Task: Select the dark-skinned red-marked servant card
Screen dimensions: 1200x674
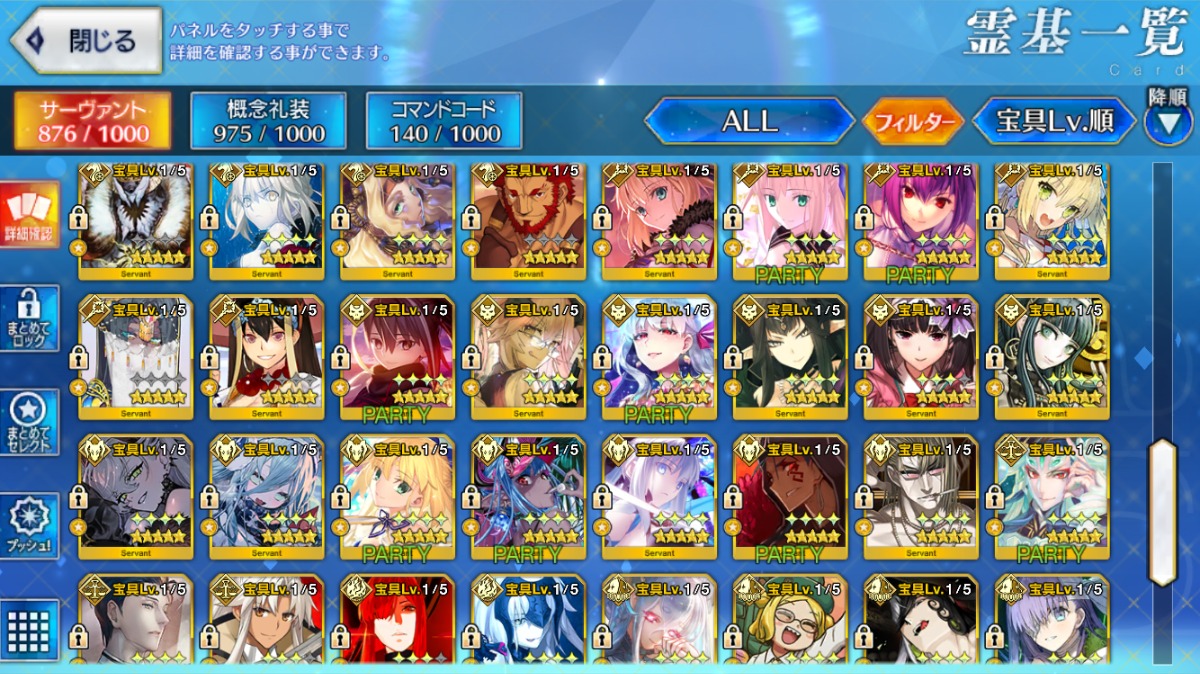Action: [790, 494]
